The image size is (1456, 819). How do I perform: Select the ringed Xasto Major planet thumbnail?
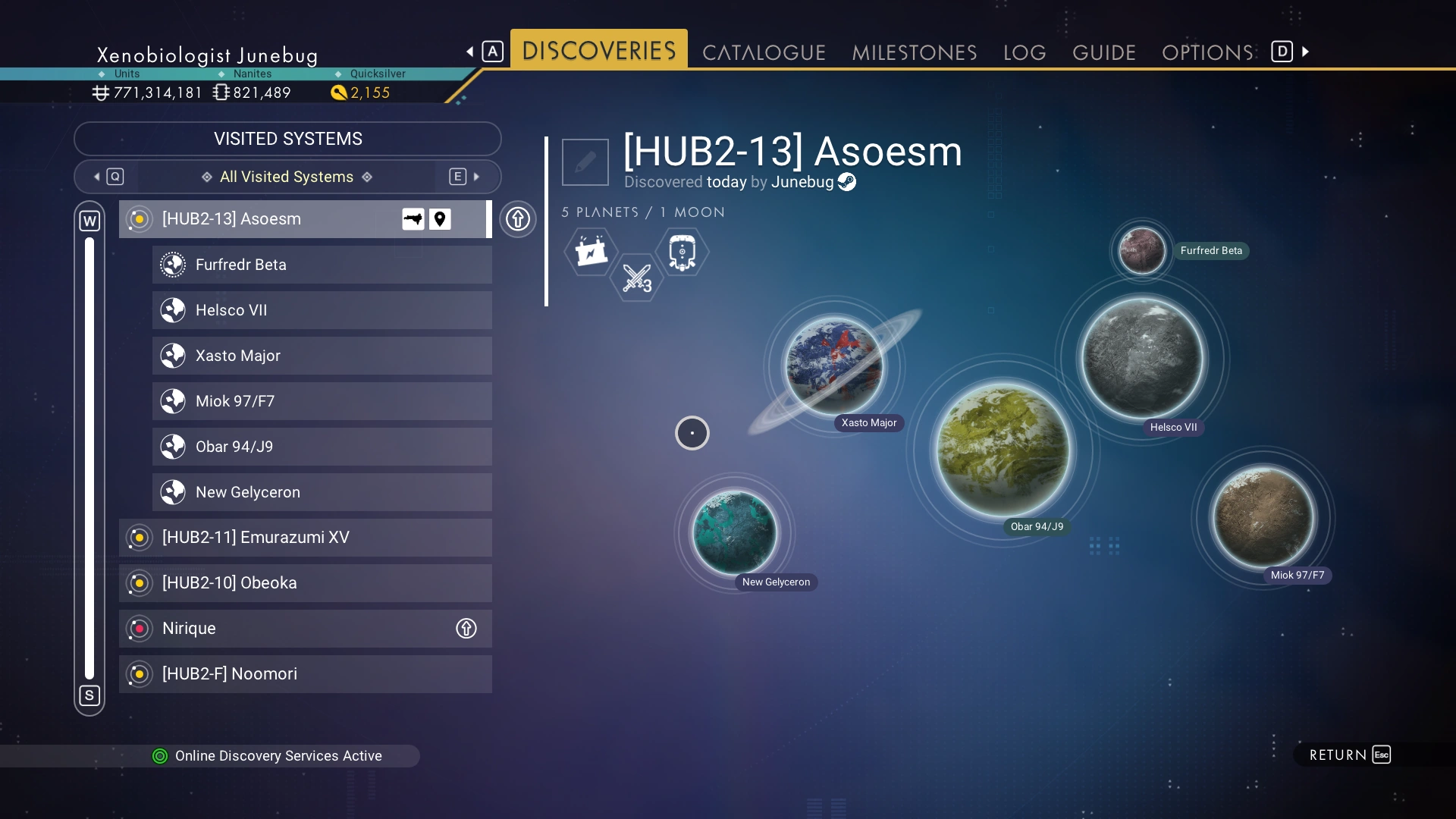pyautogui.click(x=834, y=366)
